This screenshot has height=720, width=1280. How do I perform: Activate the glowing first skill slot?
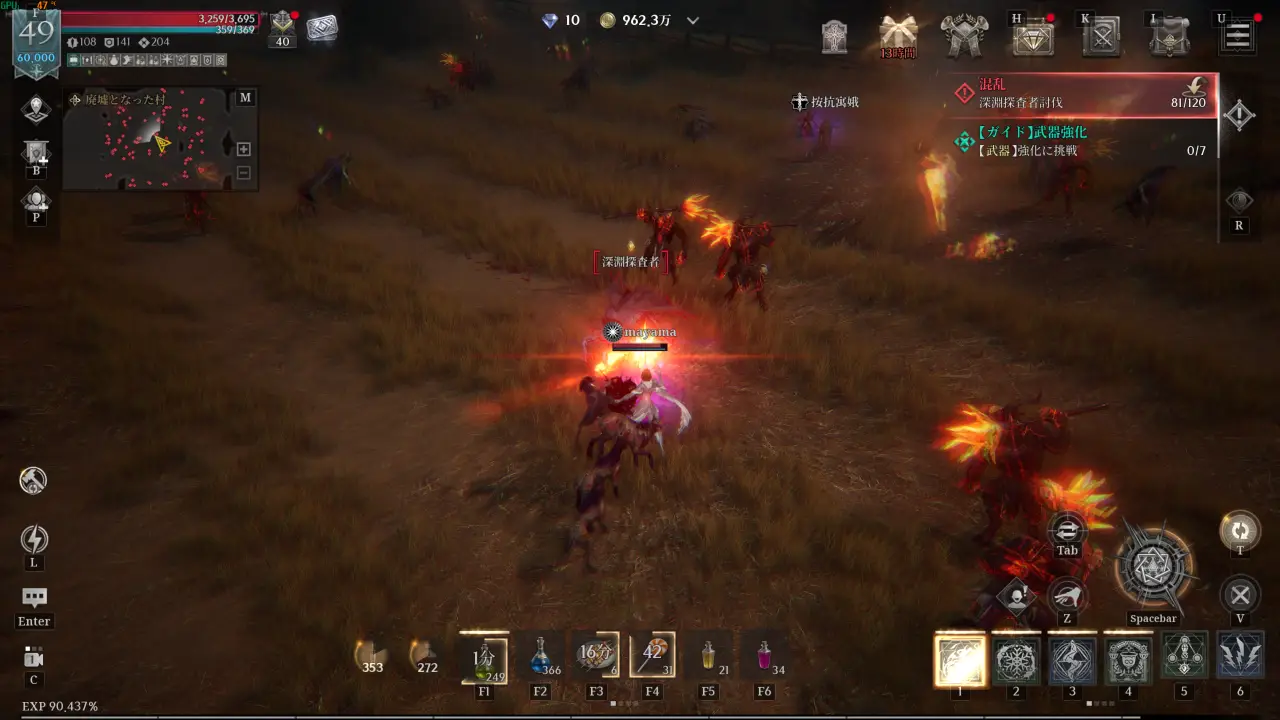click(x=960, y=660)
